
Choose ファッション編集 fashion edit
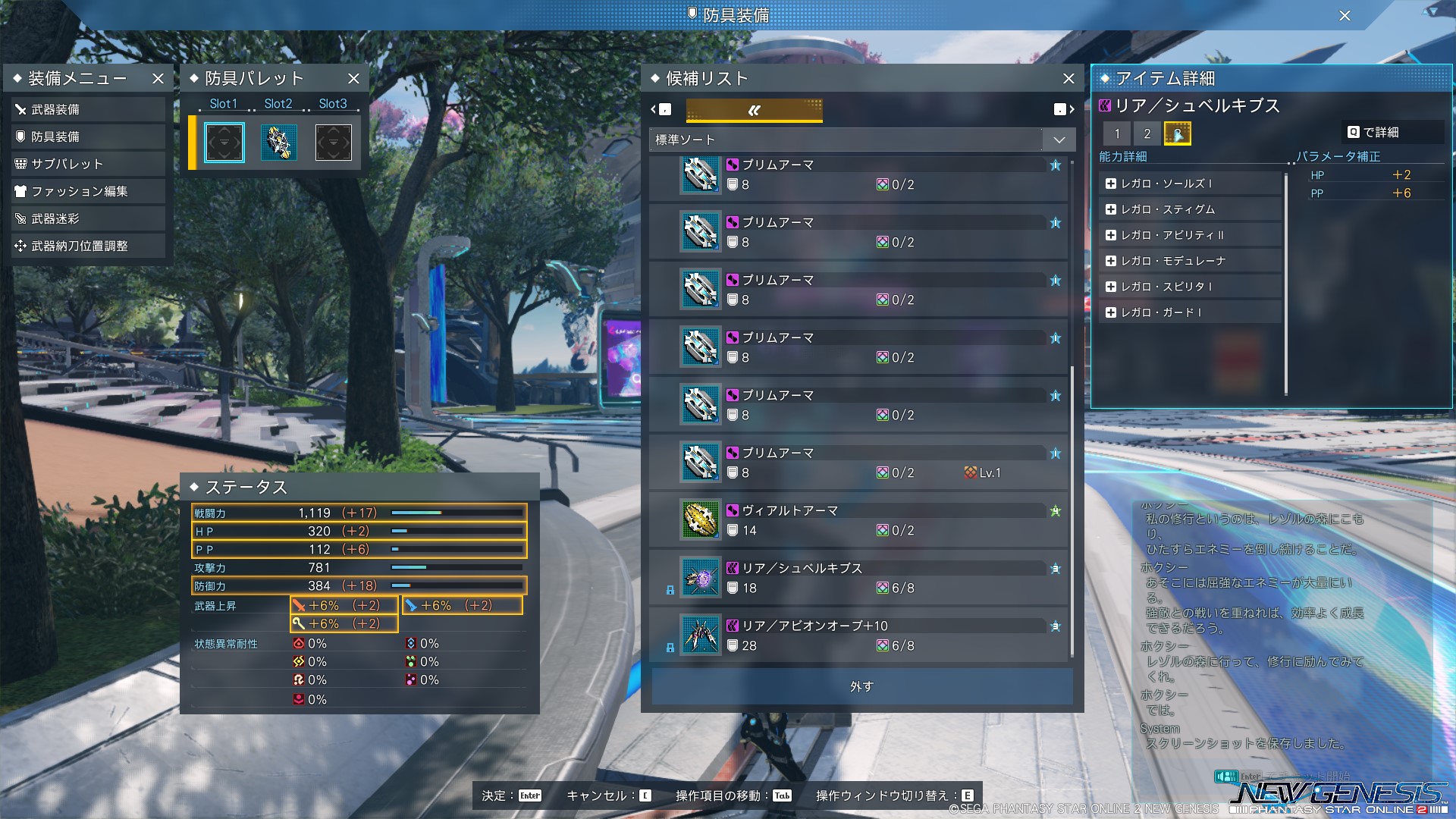coord(87,192)
